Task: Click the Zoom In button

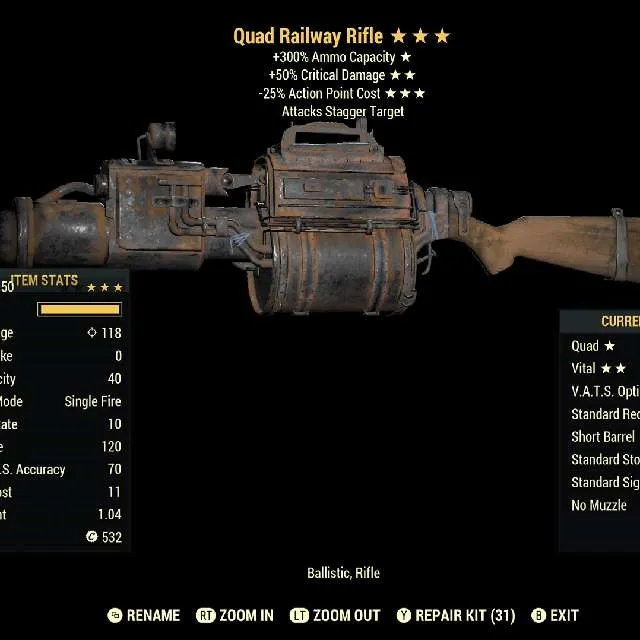Action: [x=235, y=616]
